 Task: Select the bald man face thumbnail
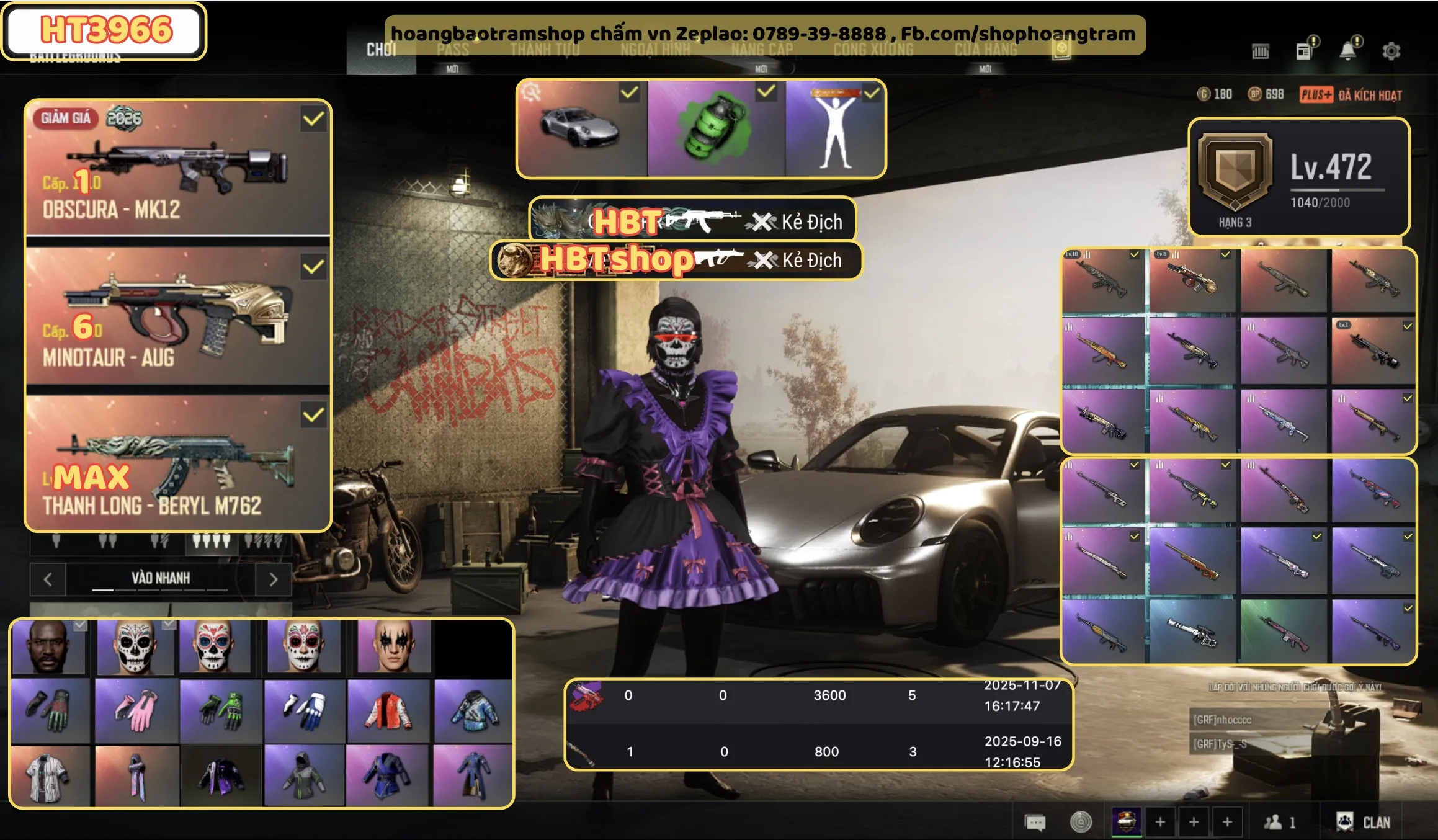point(48,646)
